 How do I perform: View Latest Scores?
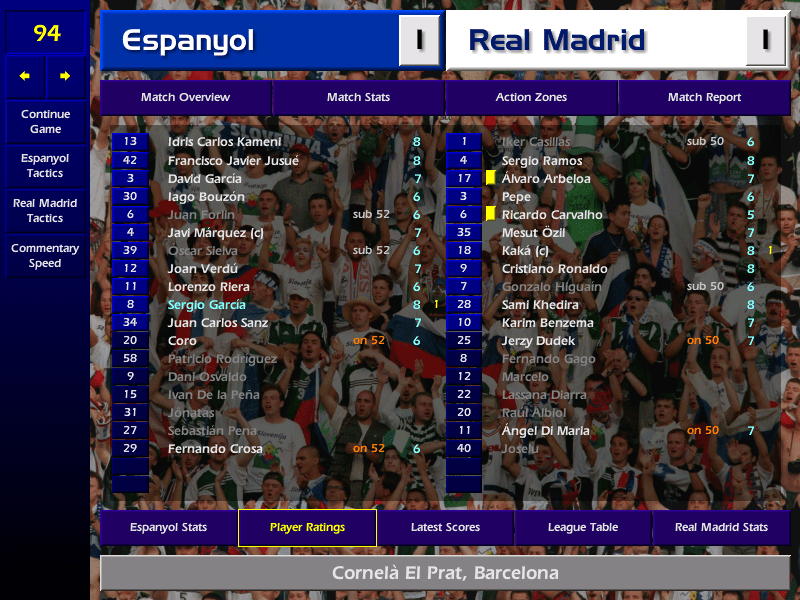click(445, 527)
